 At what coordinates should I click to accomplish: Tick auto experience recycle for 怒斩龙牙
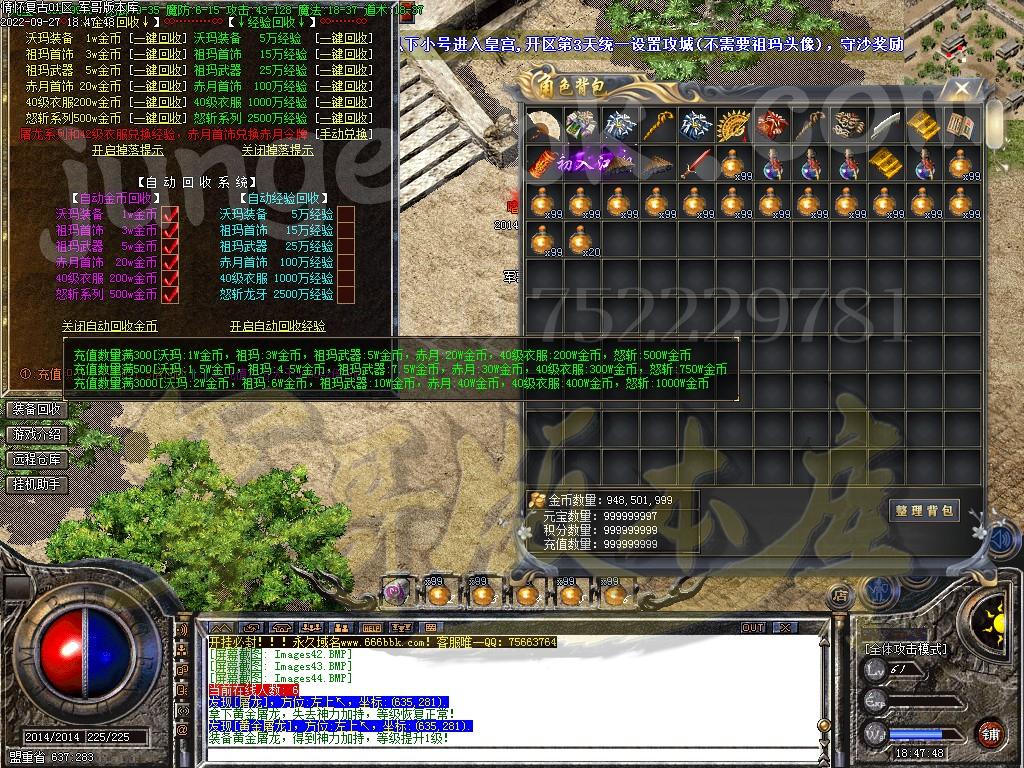click(x=346, y=295)
